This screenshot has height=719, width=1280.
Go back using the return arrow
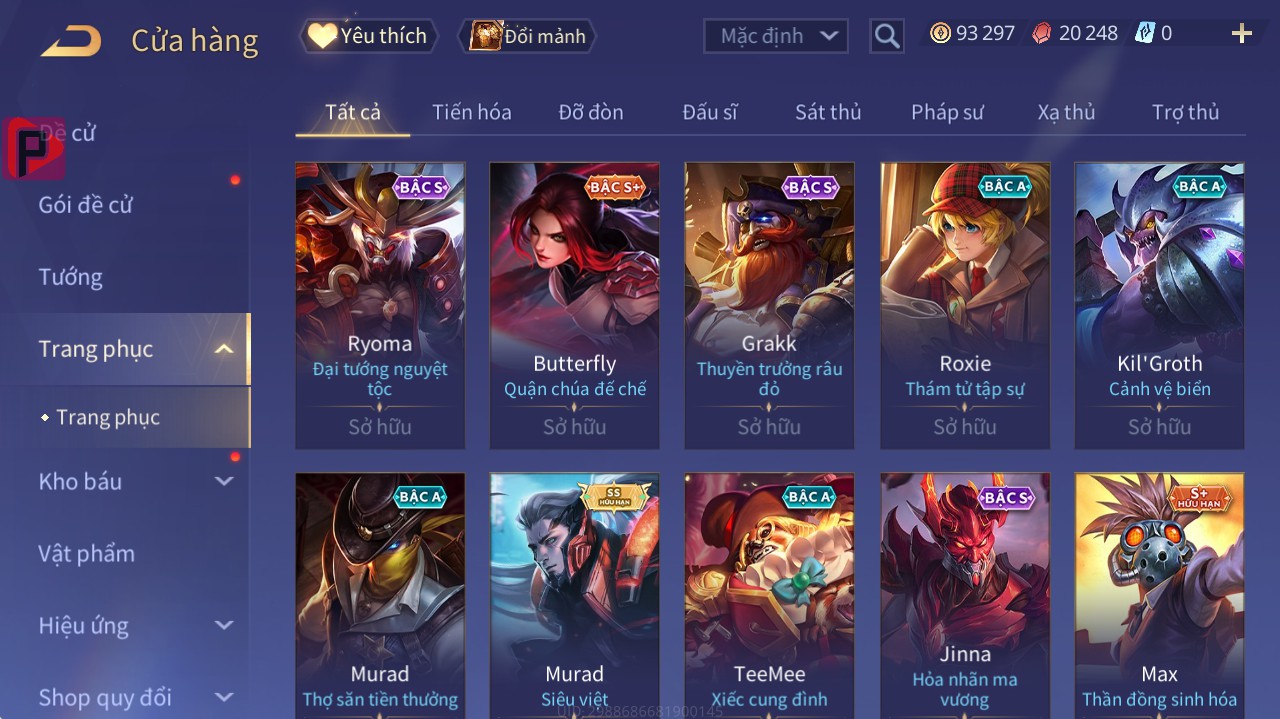(x=71, y=41)
